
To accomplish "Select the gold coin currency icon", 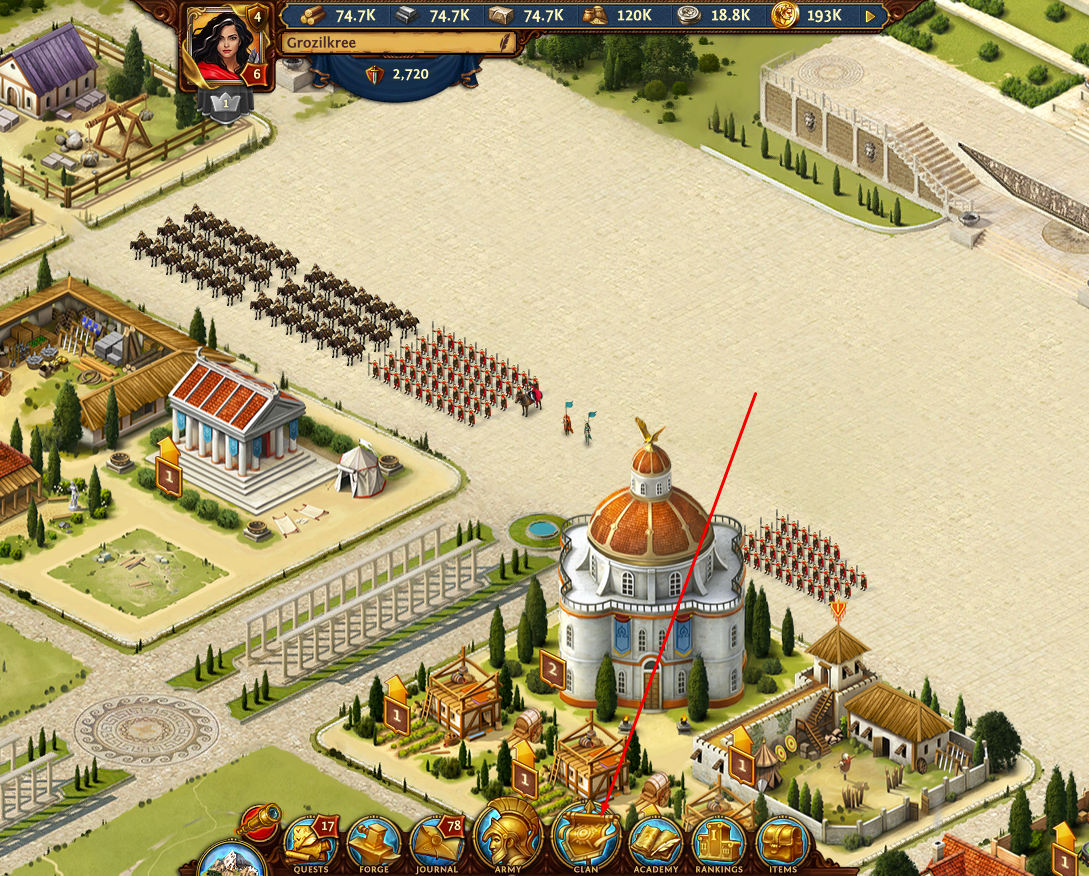I will tap(785, 16).
